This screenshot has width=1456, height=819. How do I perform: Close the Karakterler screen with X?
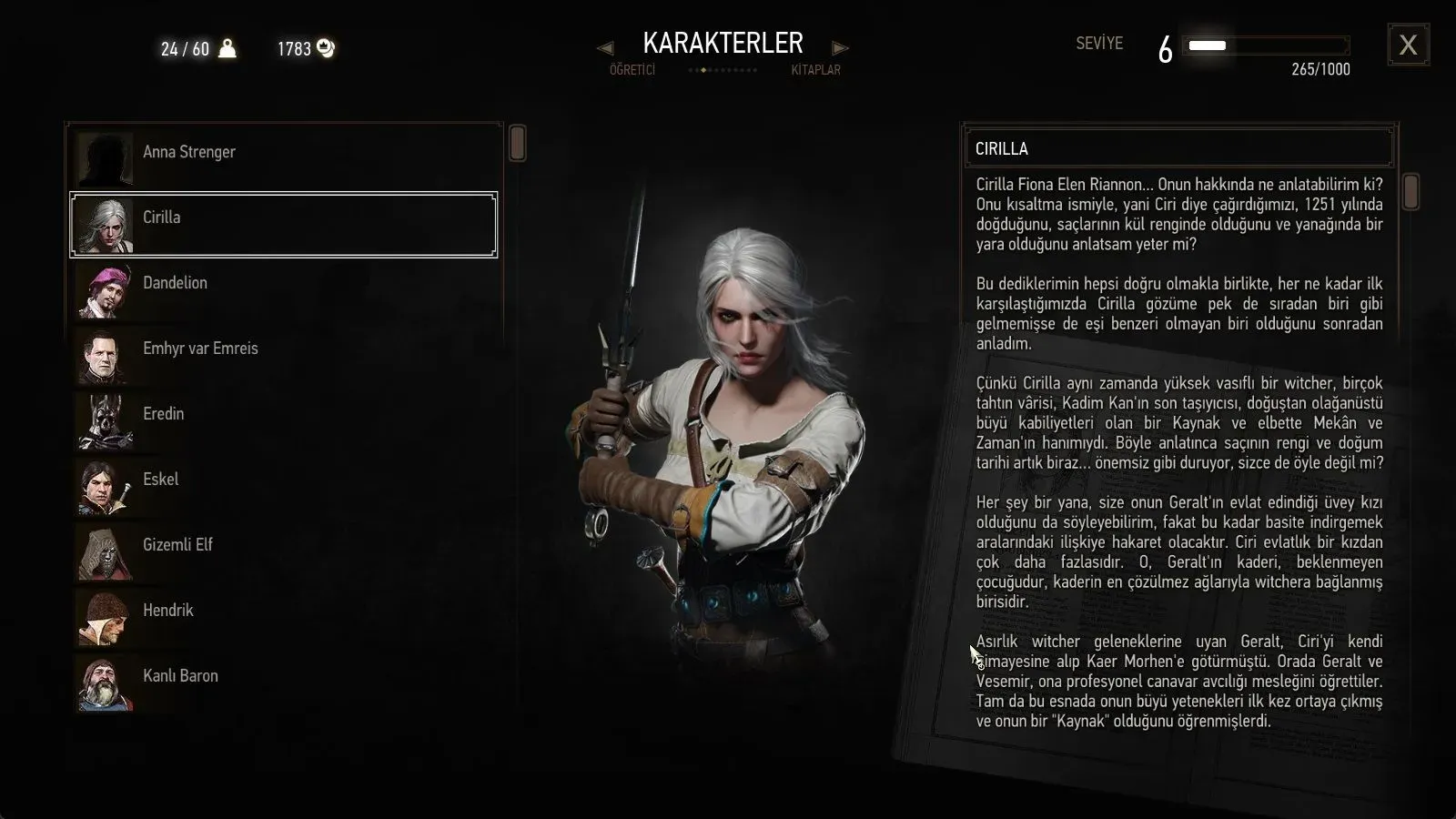click(x=1408, y=45)
